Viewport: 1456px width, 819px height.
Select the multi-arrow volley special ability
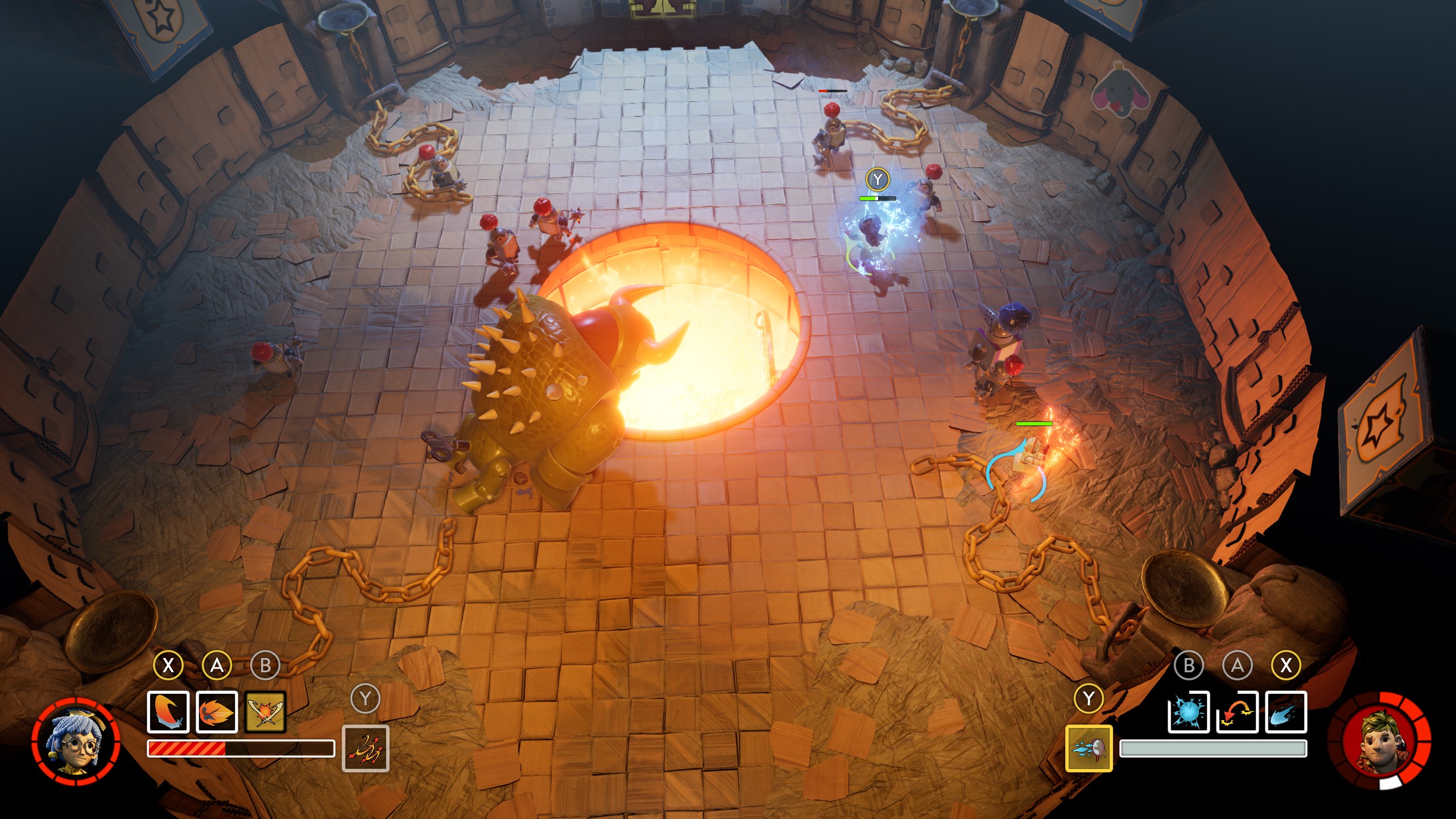tap(365, 748)
